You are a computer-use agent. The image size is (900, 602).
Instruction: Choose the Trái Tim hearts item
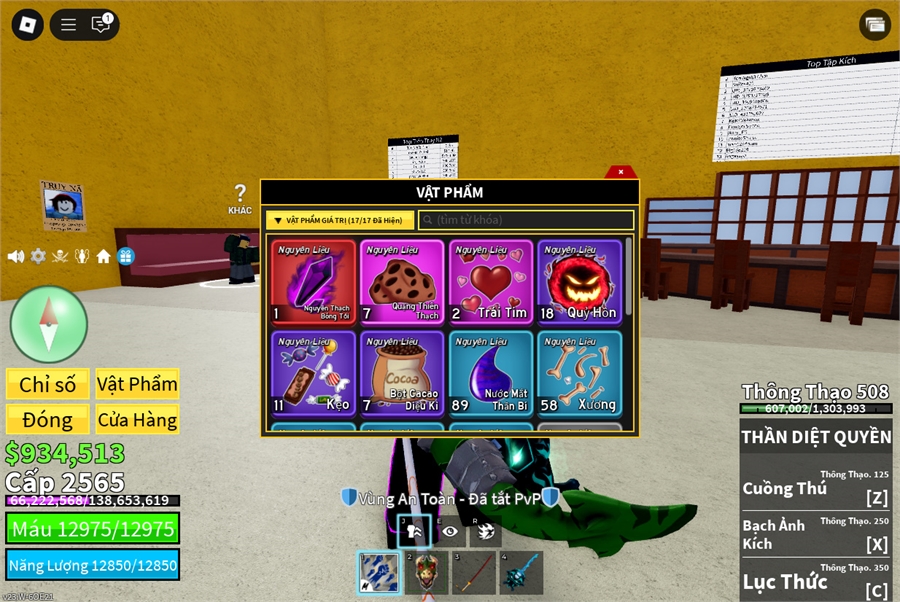491,282
